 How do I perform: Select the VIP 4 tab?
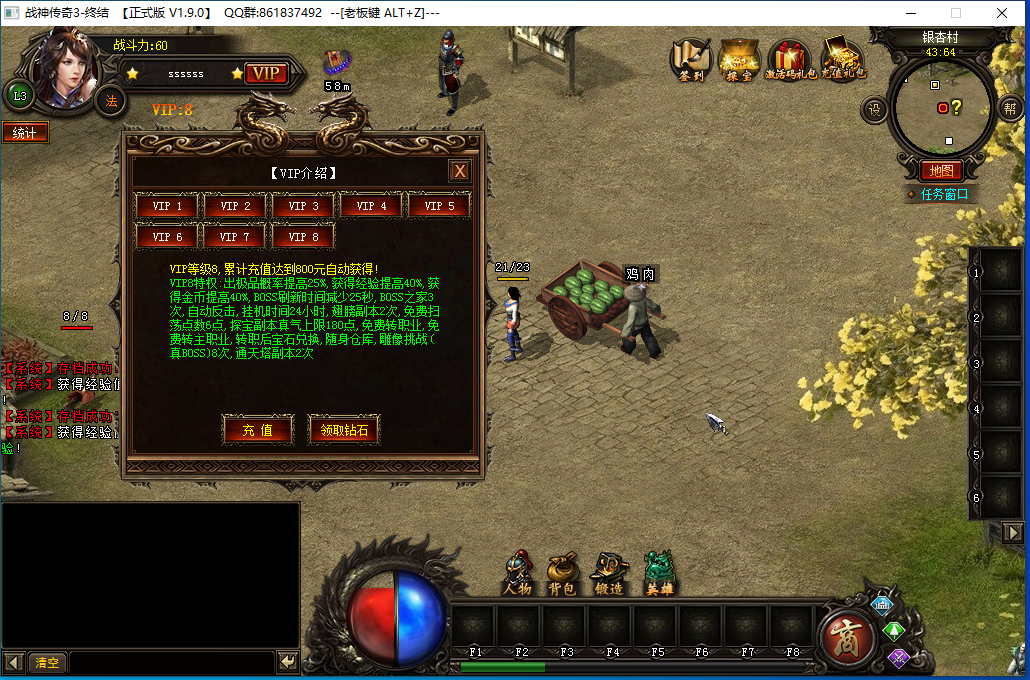(371, 206)
